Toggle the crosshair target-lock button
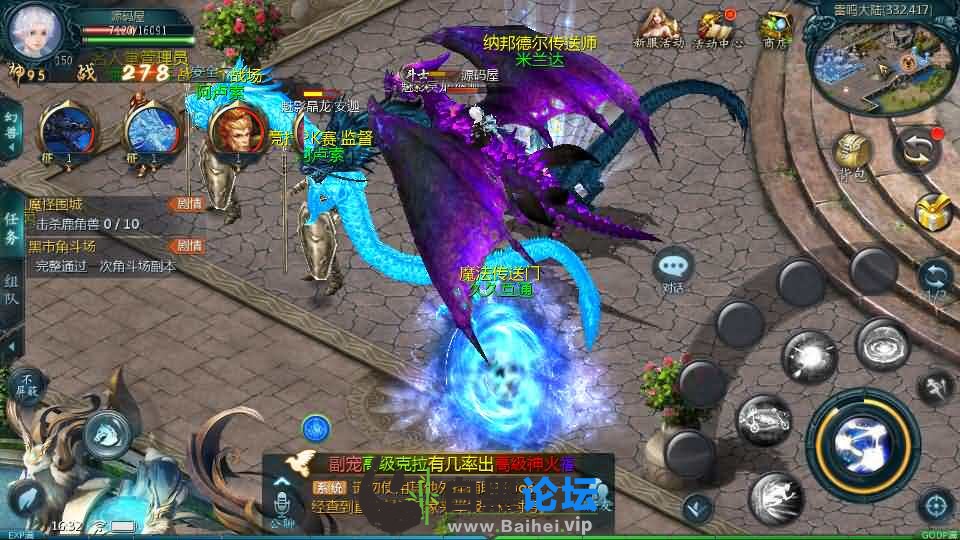 point(936,505)
